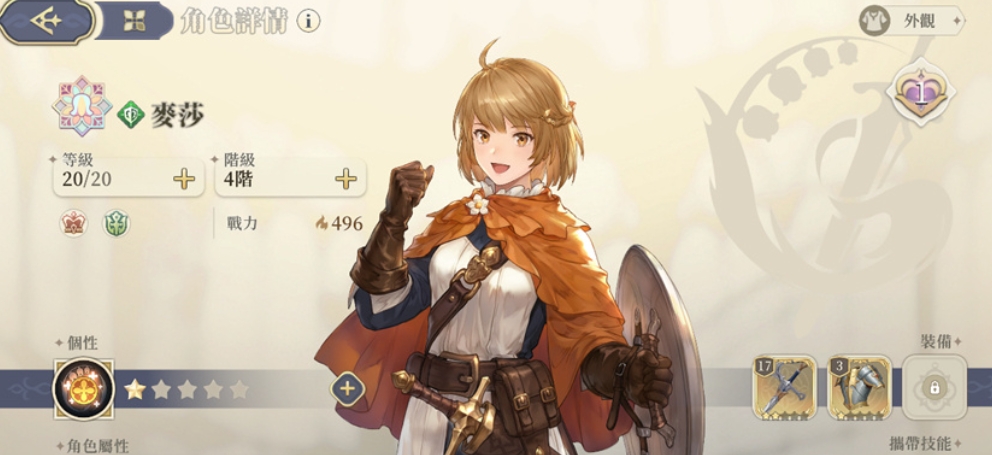
Task: Upgrade personality stars with plus button
Action: click(347, 388)
